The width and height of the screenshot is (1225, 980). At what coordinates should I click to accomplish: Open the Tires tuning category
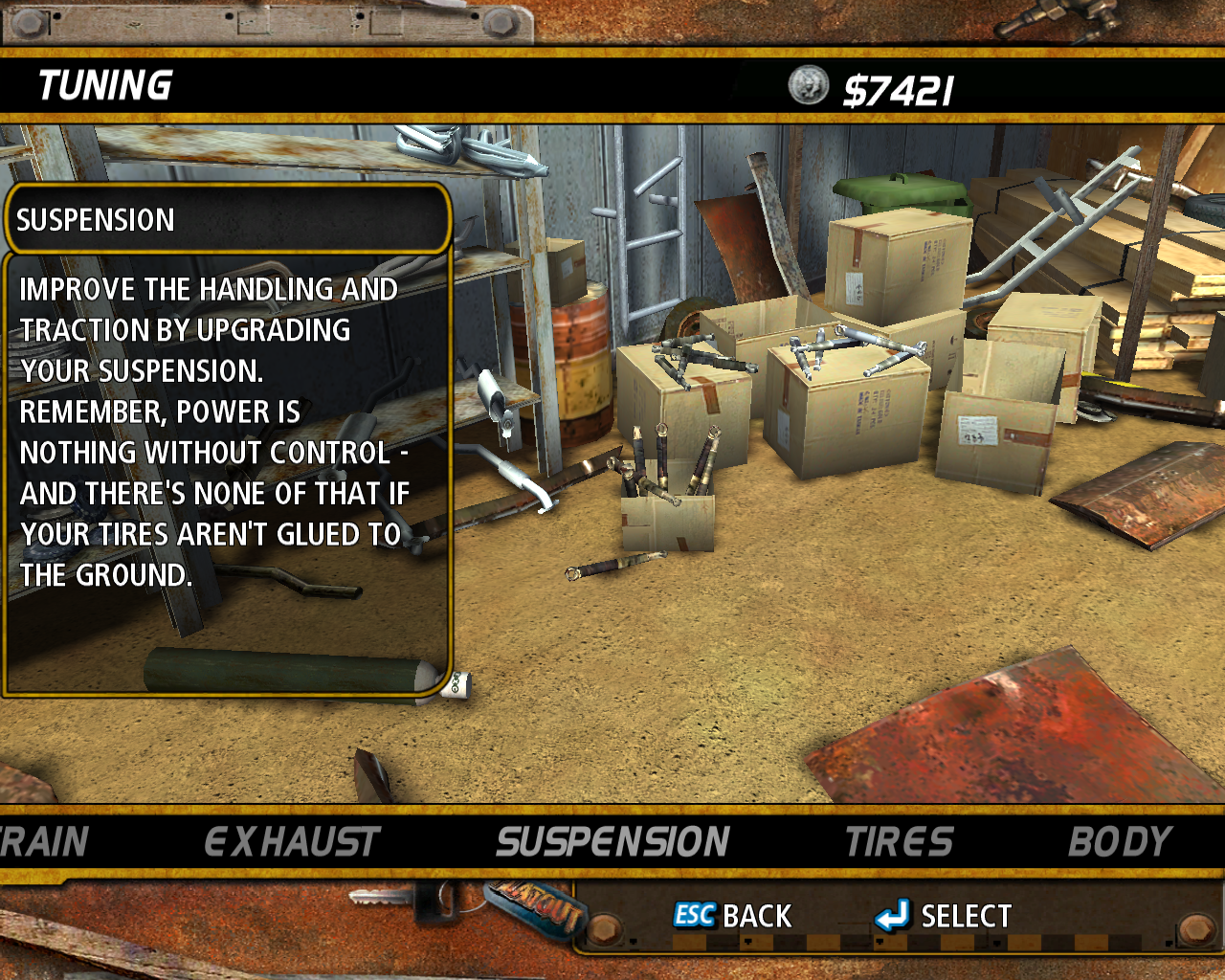899,842
